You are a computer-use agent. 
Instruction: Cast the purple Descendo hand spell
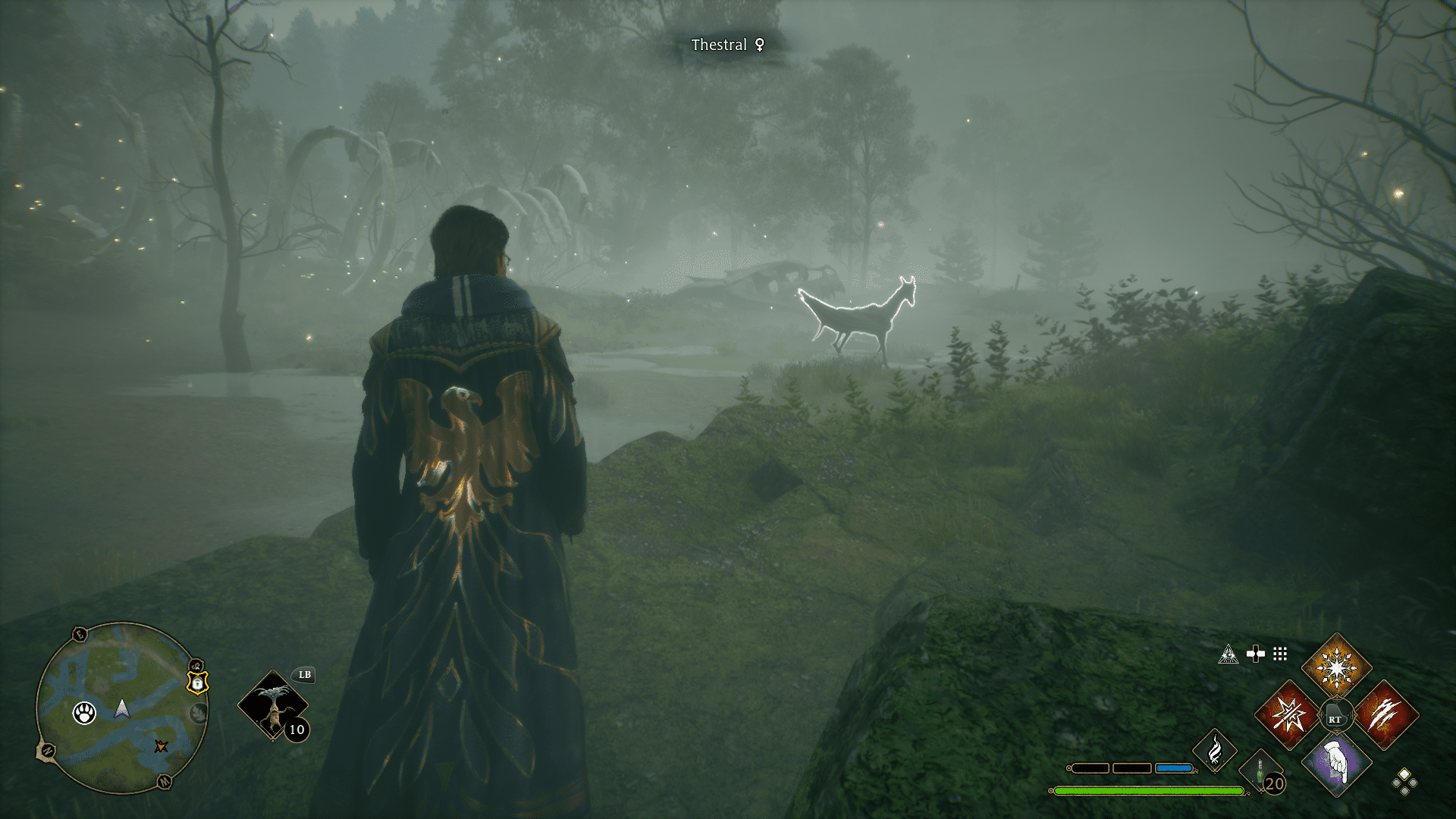(1337, 766)
